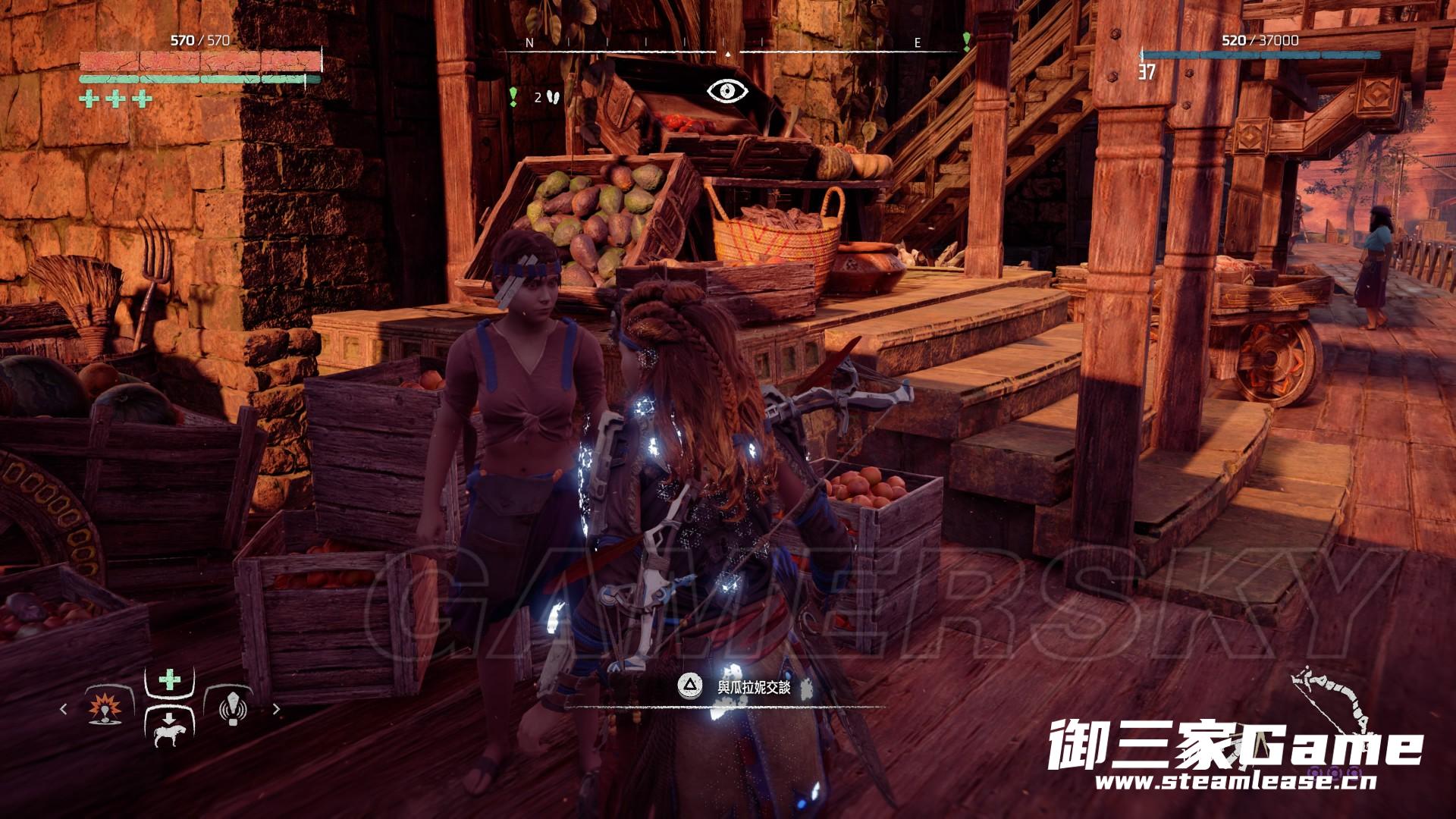Choose the talk to 瓜拉妮 prompt
The height and width of the screenshot is (819, 1456).
pyautogui.click(x=743, y=688)
